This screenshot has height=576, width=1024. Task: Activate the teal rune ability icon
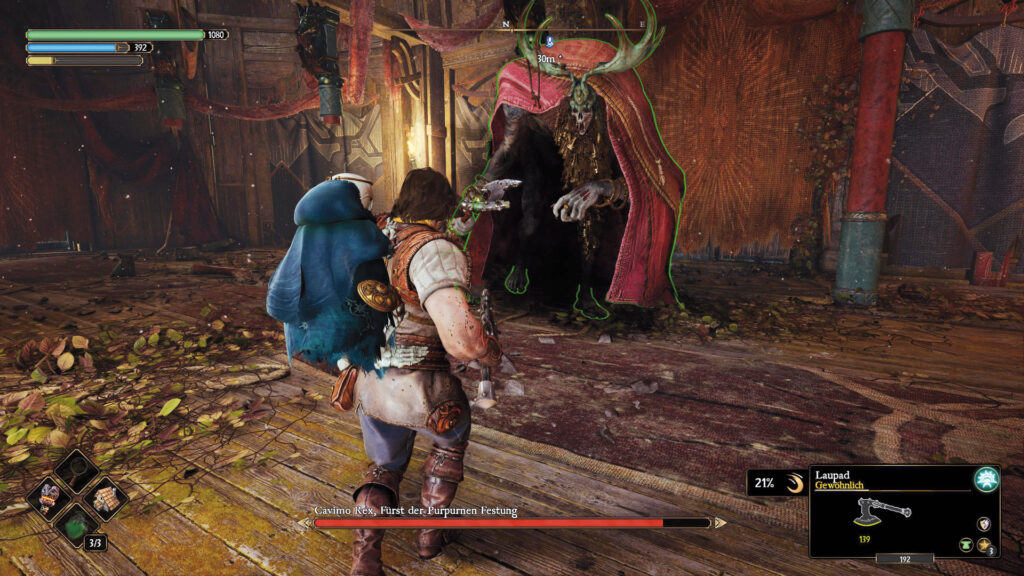pos(986,479)
